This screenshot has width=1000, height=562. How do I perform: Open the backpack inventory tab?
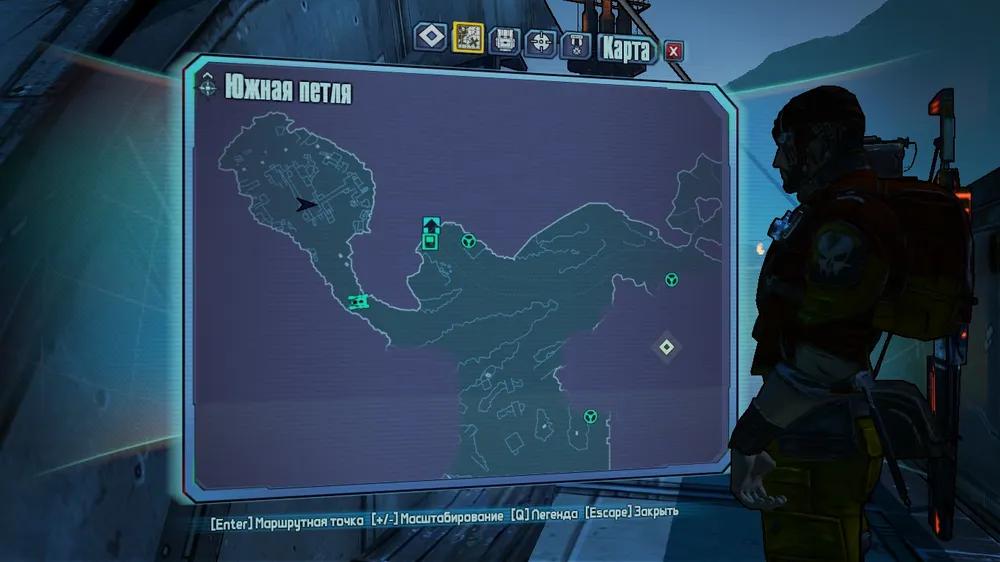pyautogui.click(x=505, y=40)
